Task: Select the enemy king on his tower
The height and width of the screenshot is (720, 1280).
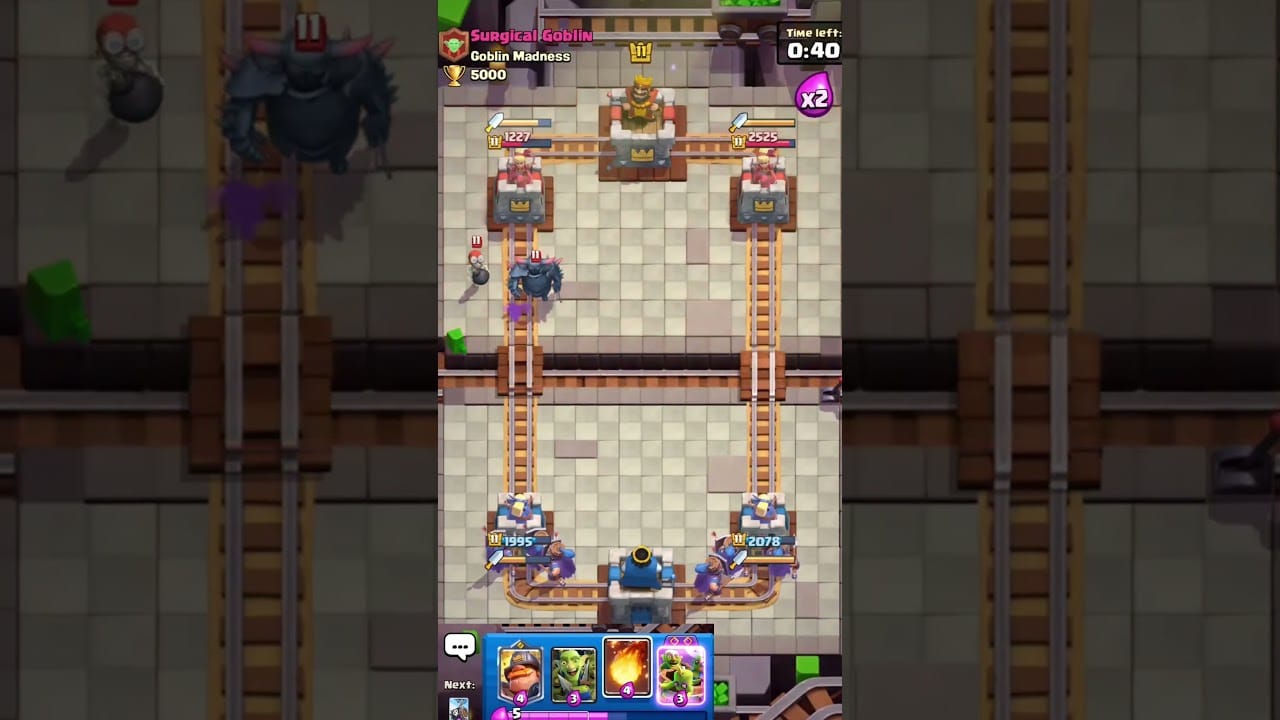Action: click(641, 100)
